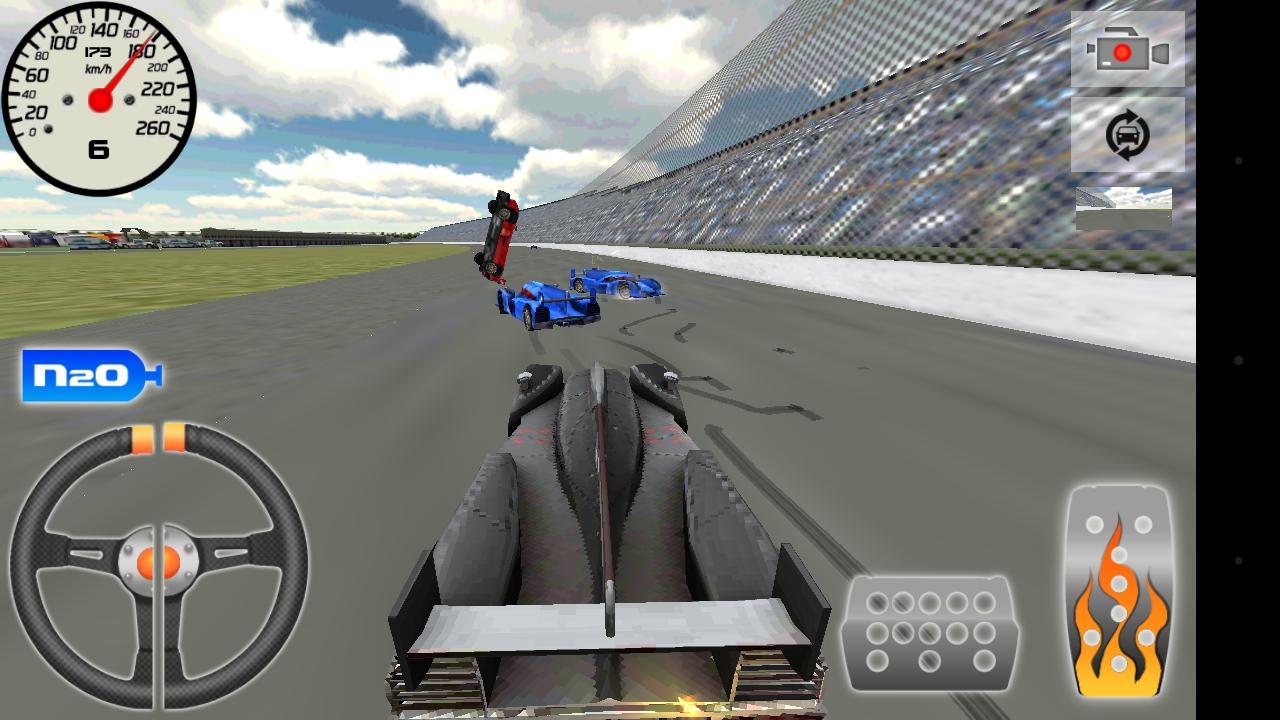Viewport: 1280px width, 720px height.
Task: Tap the gear indicator showing 6
Action: click(x=99, y=147)
